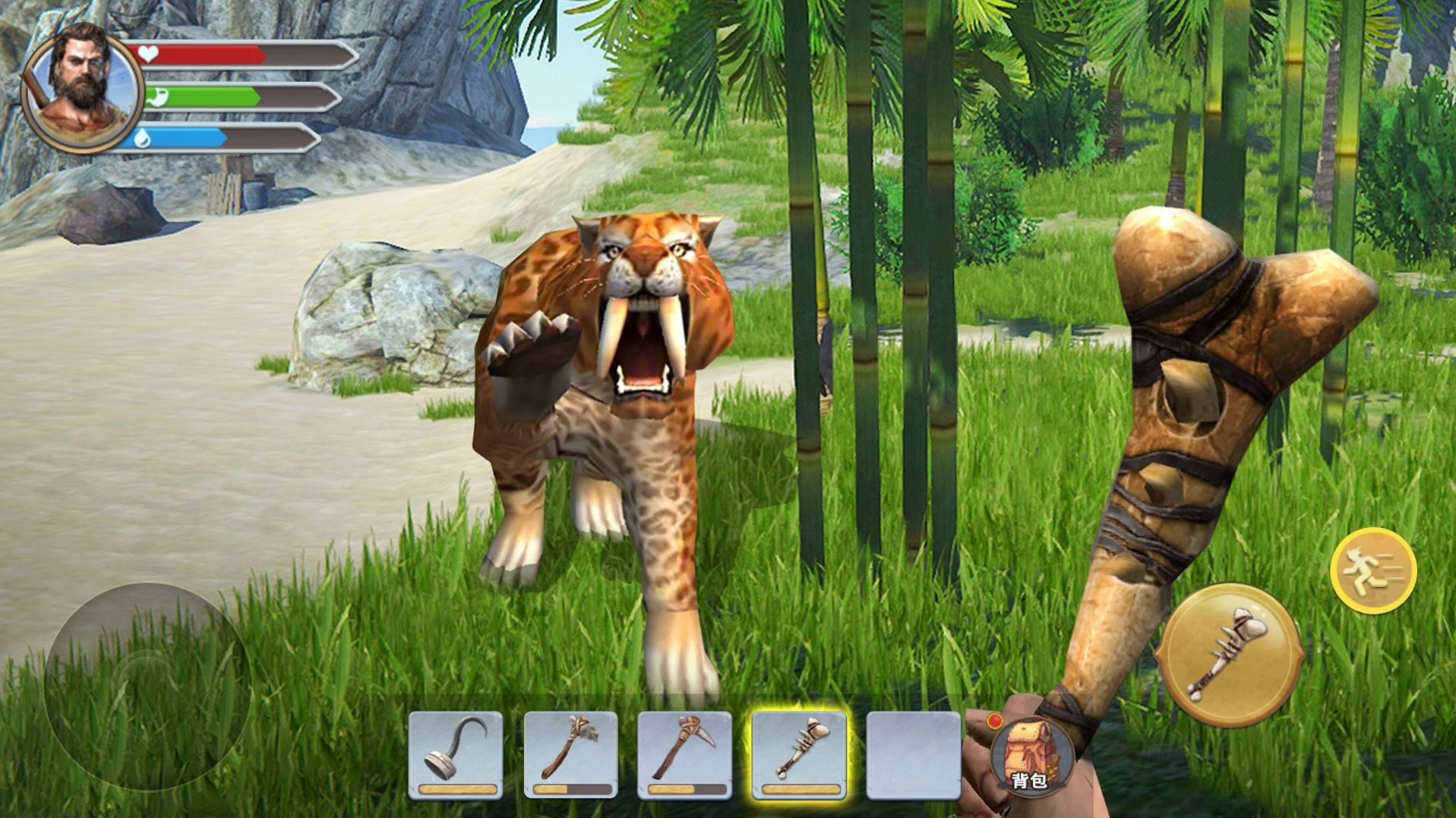Choose the pickaxe hotbar slot

pos(684,754)
